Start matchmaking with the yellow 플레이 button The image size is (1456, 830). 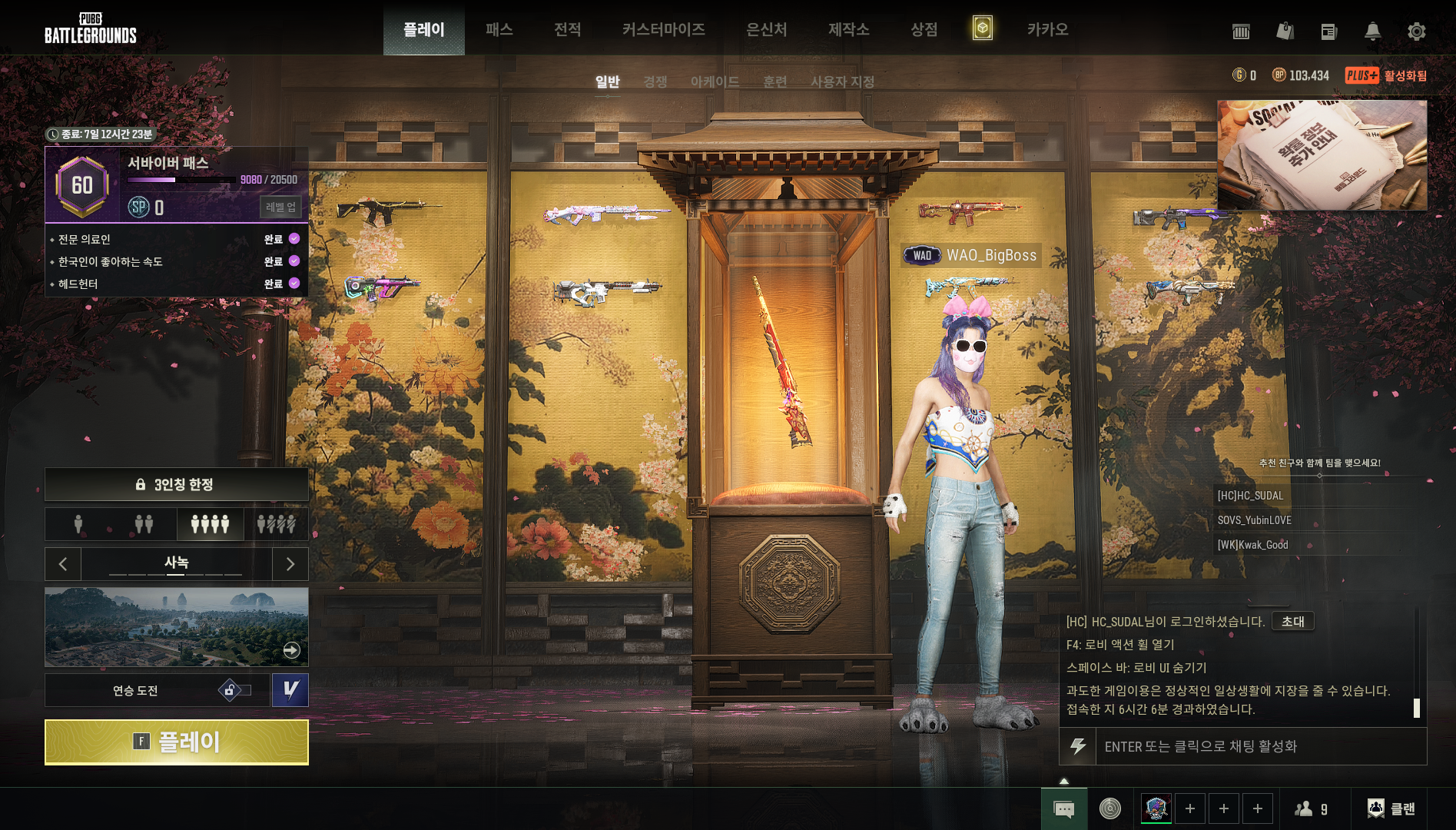[177, 742]
